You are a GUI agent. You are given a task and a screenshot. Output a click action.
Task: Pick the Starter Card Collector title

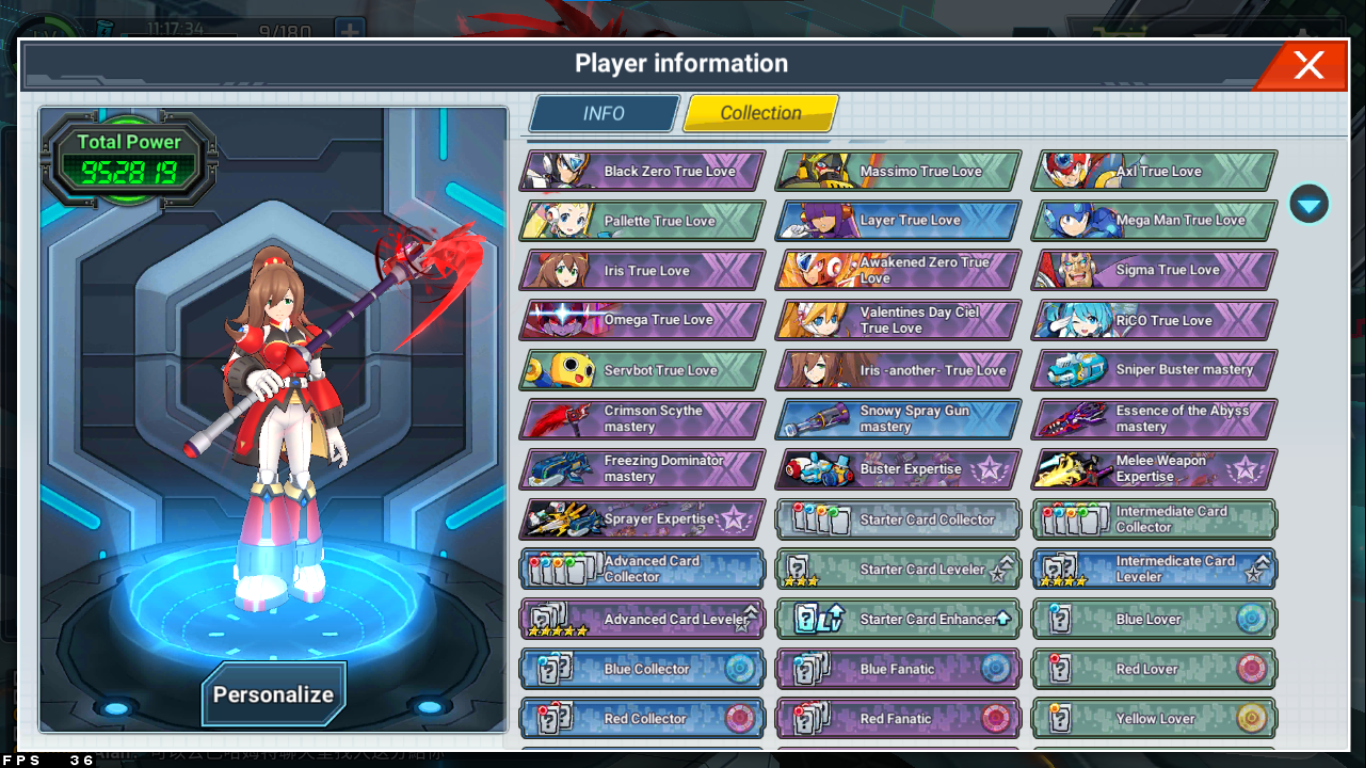pos(898,519)
